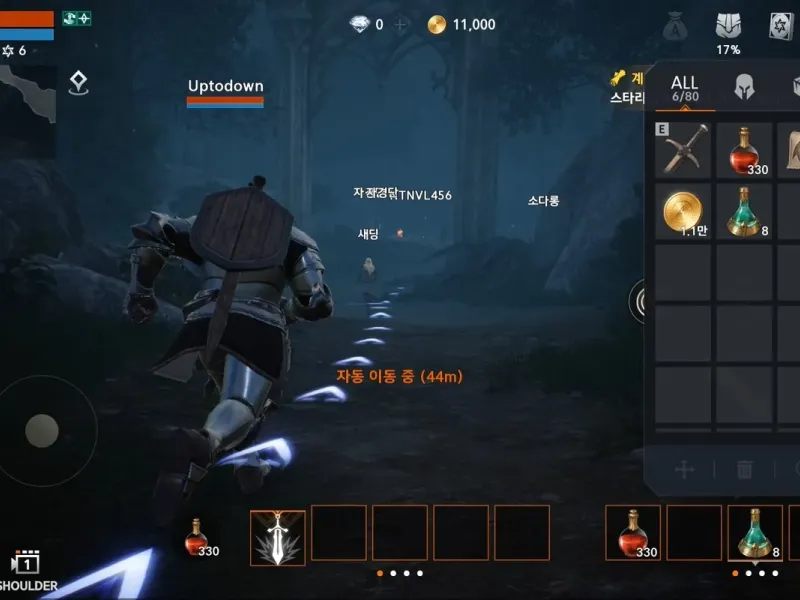The height and width of the screenshot is (600, 800).
Task: Open the star book icon
Action: click(781, 27)
